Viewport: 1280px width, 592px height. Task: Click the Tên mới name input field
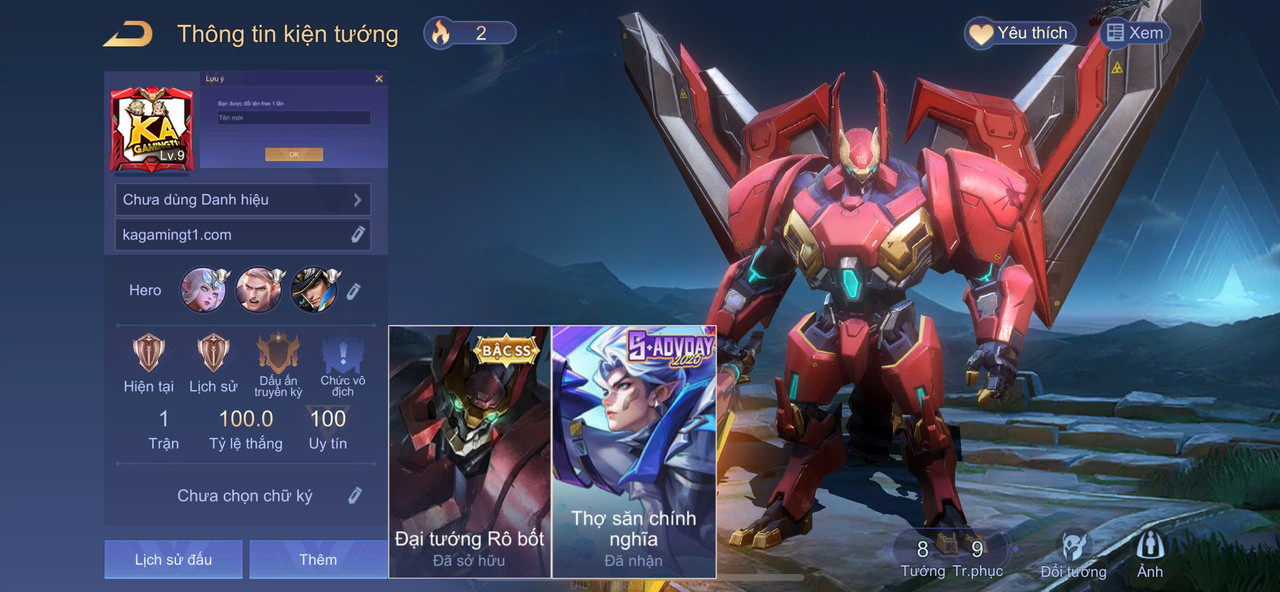pyautogui.click(x=294, y=118)
